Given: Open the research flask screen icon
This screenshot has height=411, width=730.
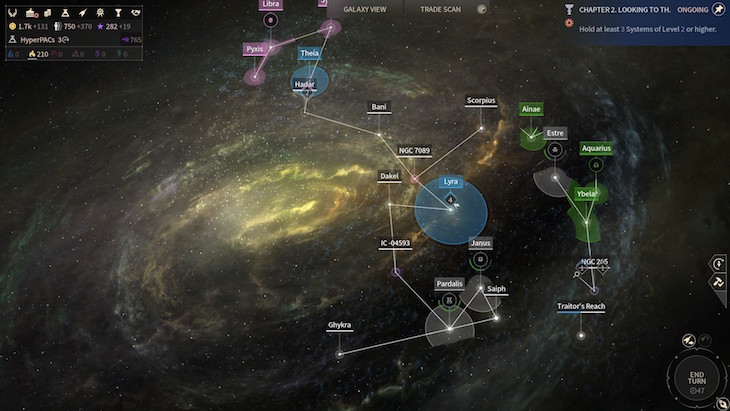Looking at the screenshot, I should pos(64,11).
